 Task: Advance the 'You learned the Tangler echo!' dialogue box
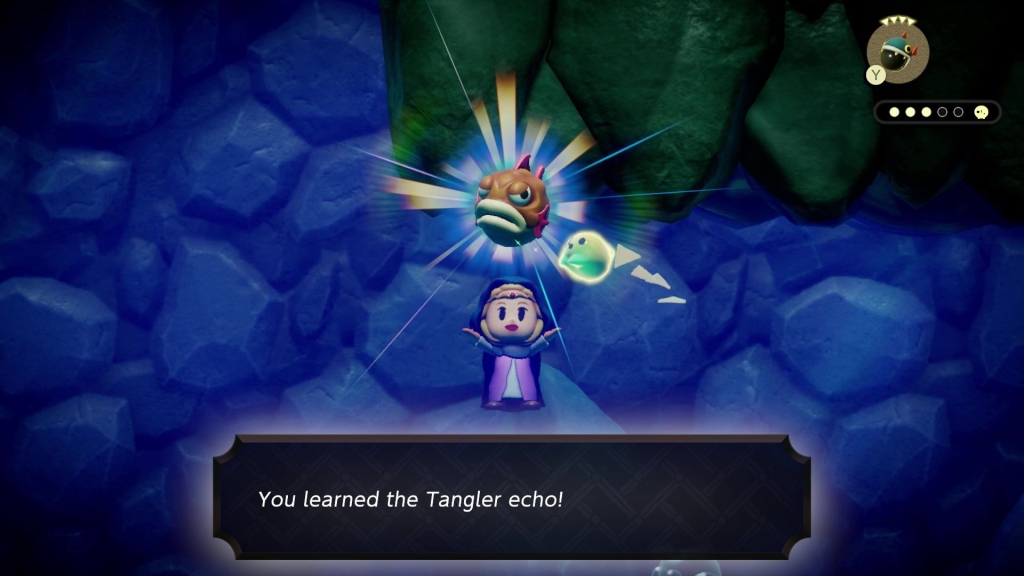click(x=511, y=497)
